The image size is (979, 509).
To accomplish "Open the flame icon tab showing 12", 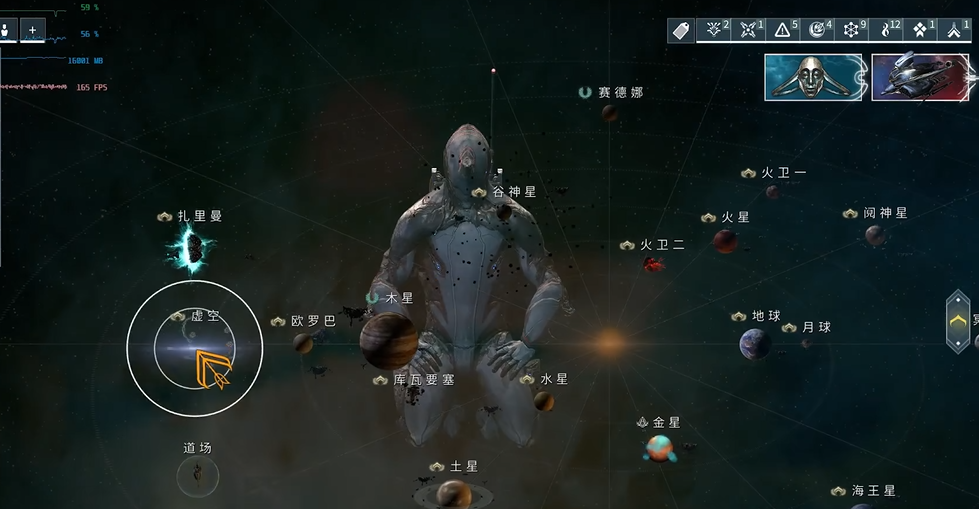I will coord(887,31).
